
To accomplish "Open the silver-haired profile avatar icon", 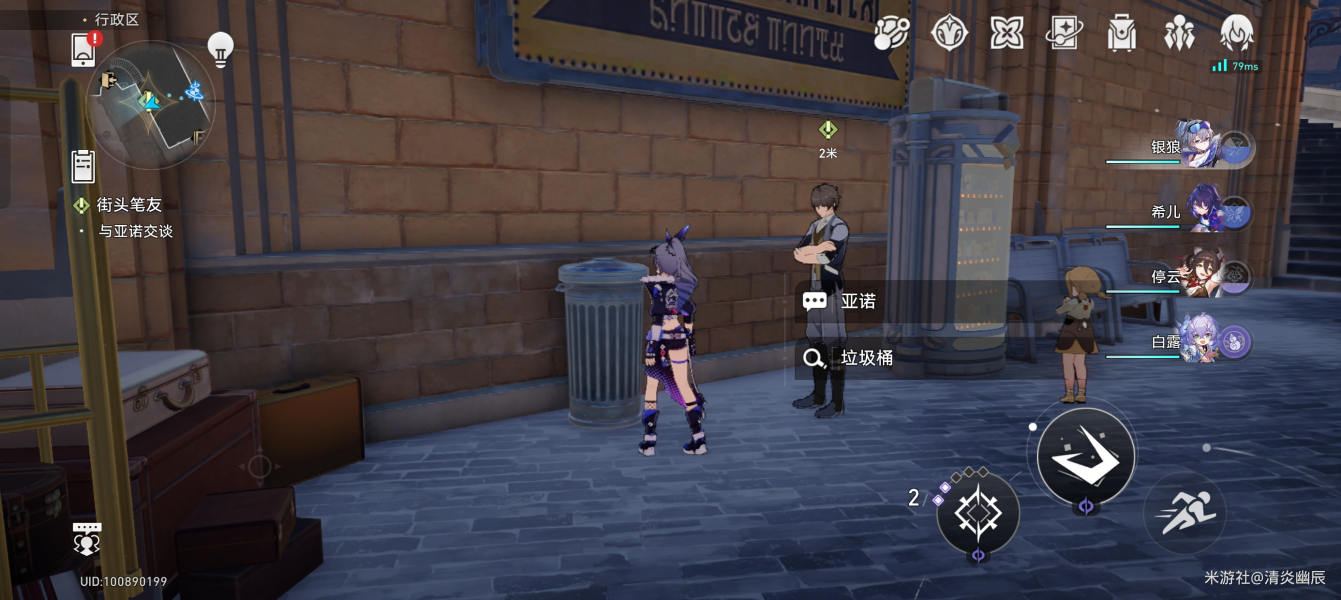I will coord(1237,34).
